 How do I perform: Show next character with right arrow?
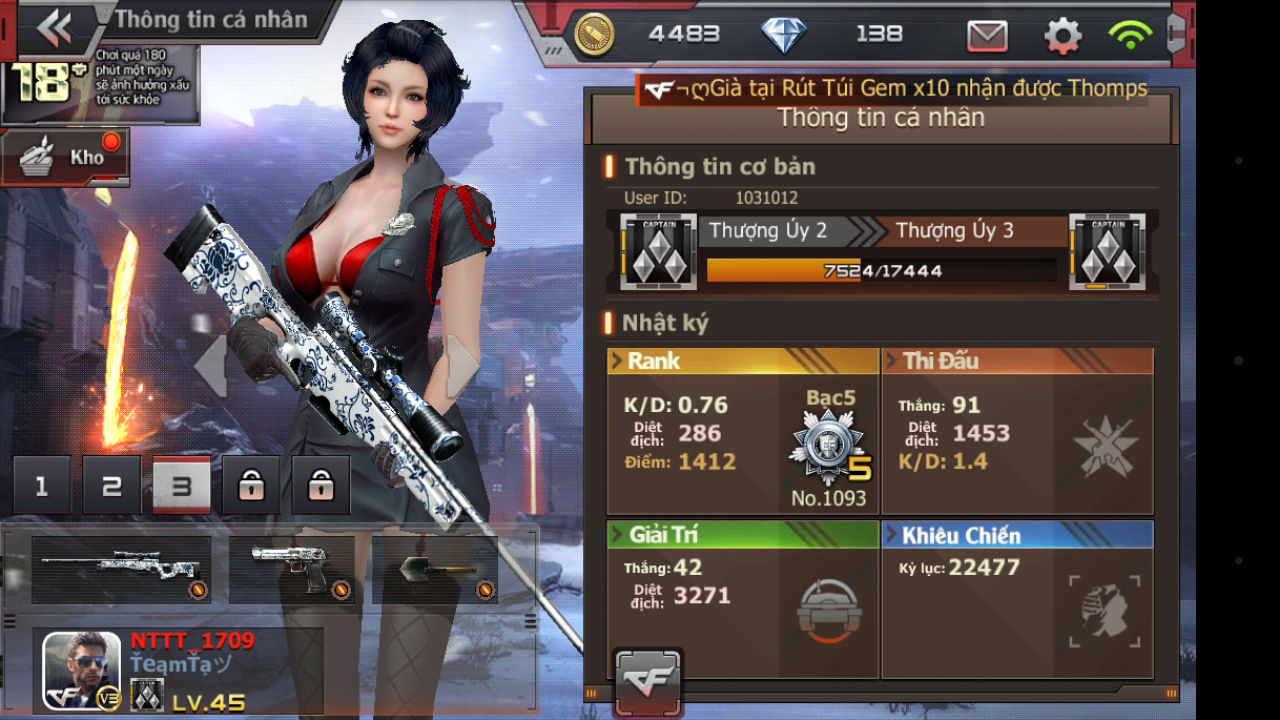461,366
